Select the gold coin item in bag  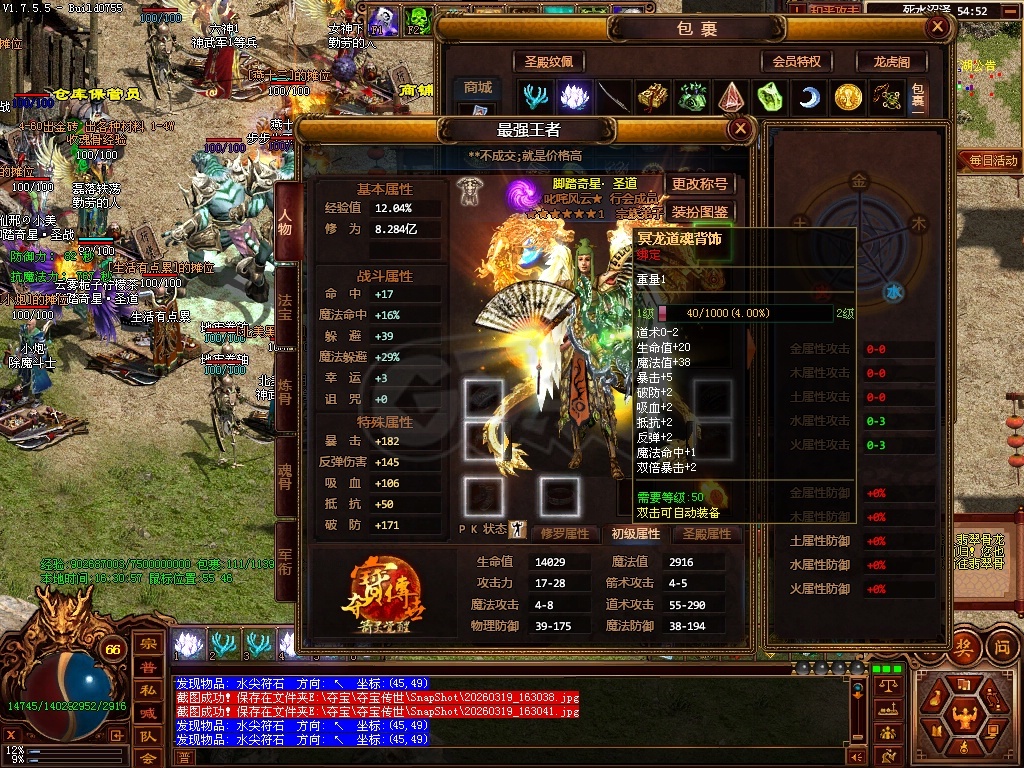click(848, 97)
